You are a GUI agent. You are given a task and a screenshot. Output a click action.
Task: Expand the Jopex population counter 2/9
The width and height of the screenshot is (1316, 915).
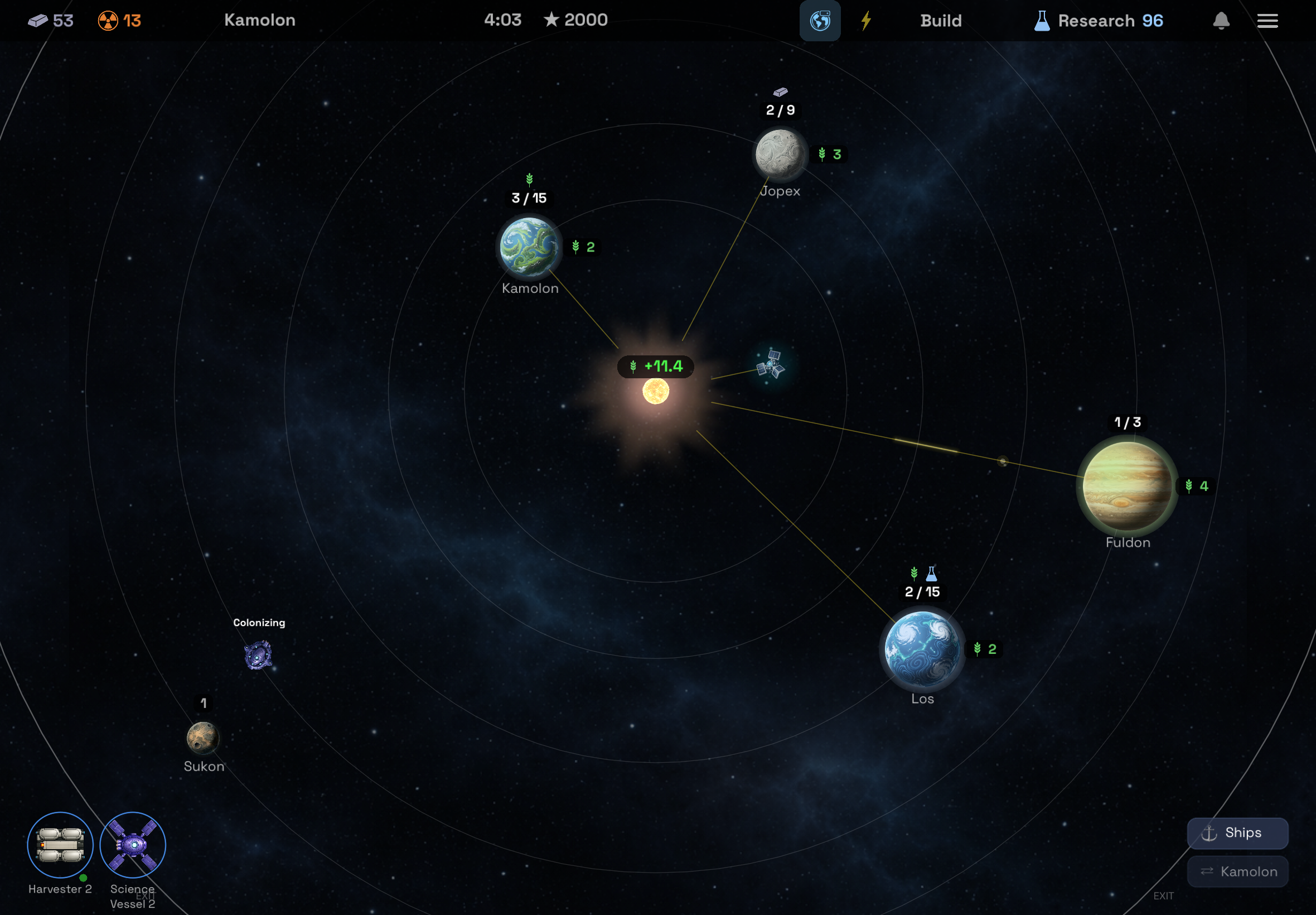click(x=780, y=110)
